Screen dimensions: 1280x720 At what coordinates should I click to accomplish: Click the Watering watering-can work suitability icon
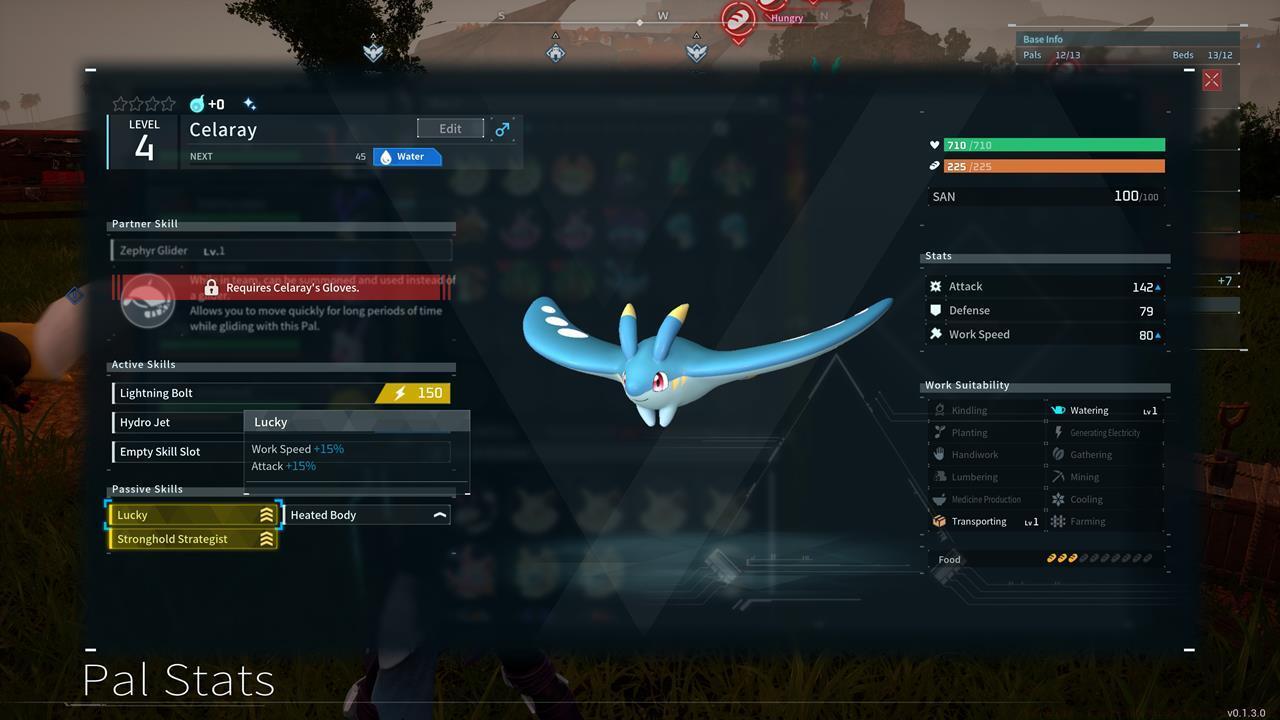point(1059,410)
